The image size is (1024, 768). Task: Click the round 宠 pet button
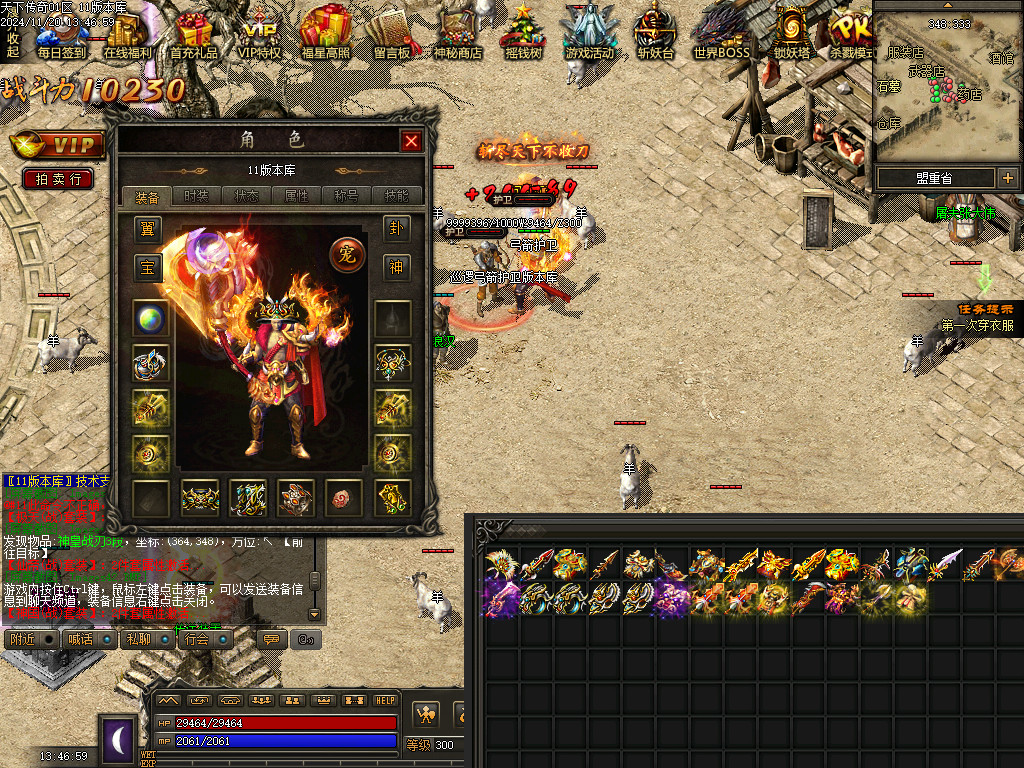pos(346,255)
